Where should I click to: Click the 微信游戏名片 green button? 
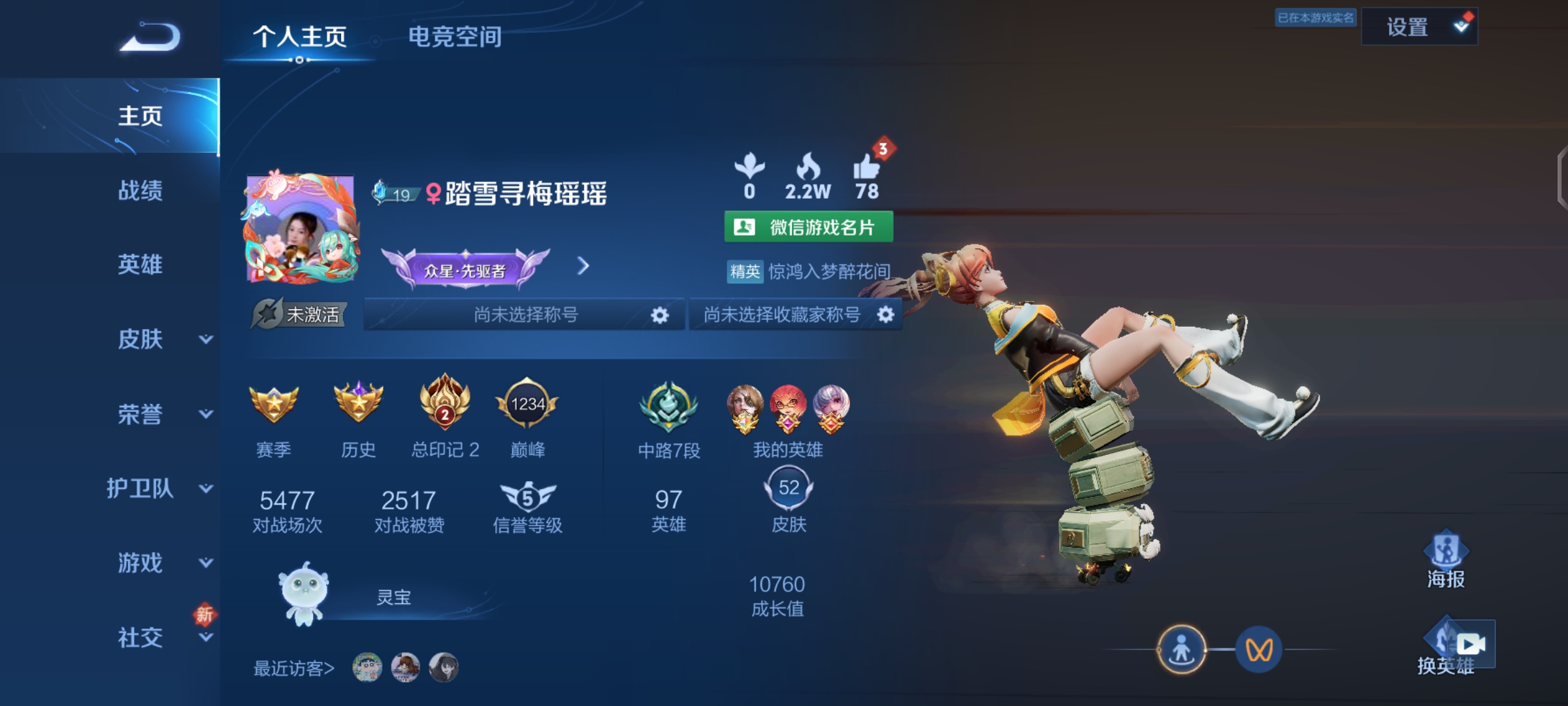tap(808, 227)
